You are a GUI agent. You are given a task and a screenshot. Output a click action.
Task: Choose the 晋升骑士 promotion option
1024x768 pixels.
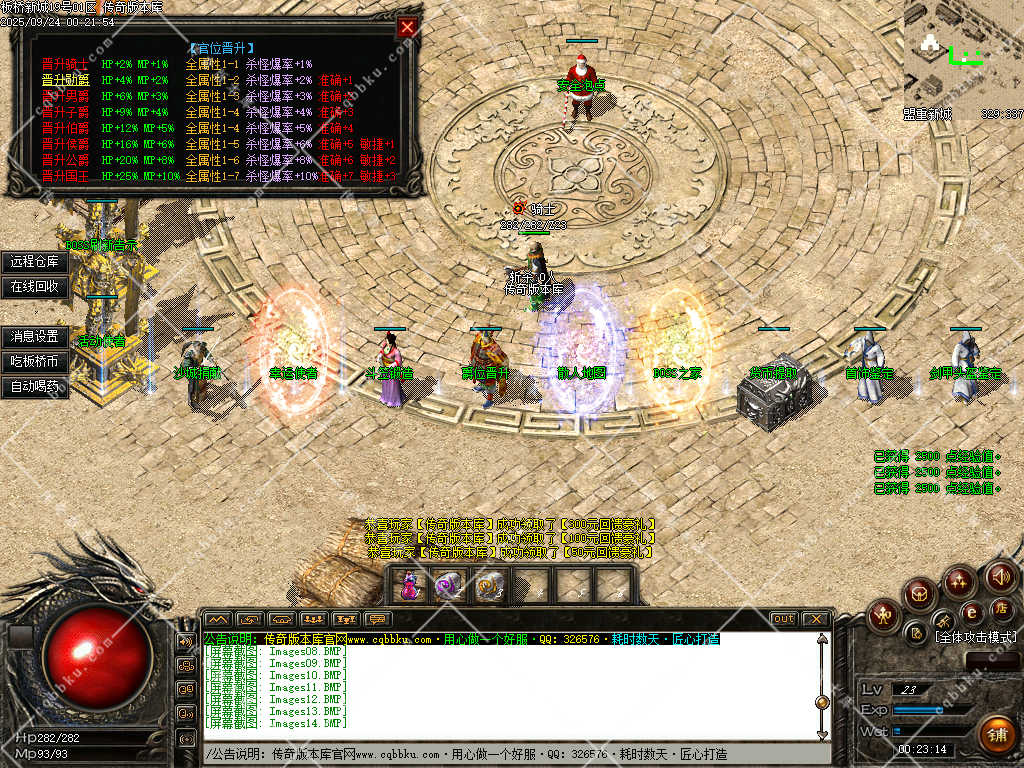point(65,64)
